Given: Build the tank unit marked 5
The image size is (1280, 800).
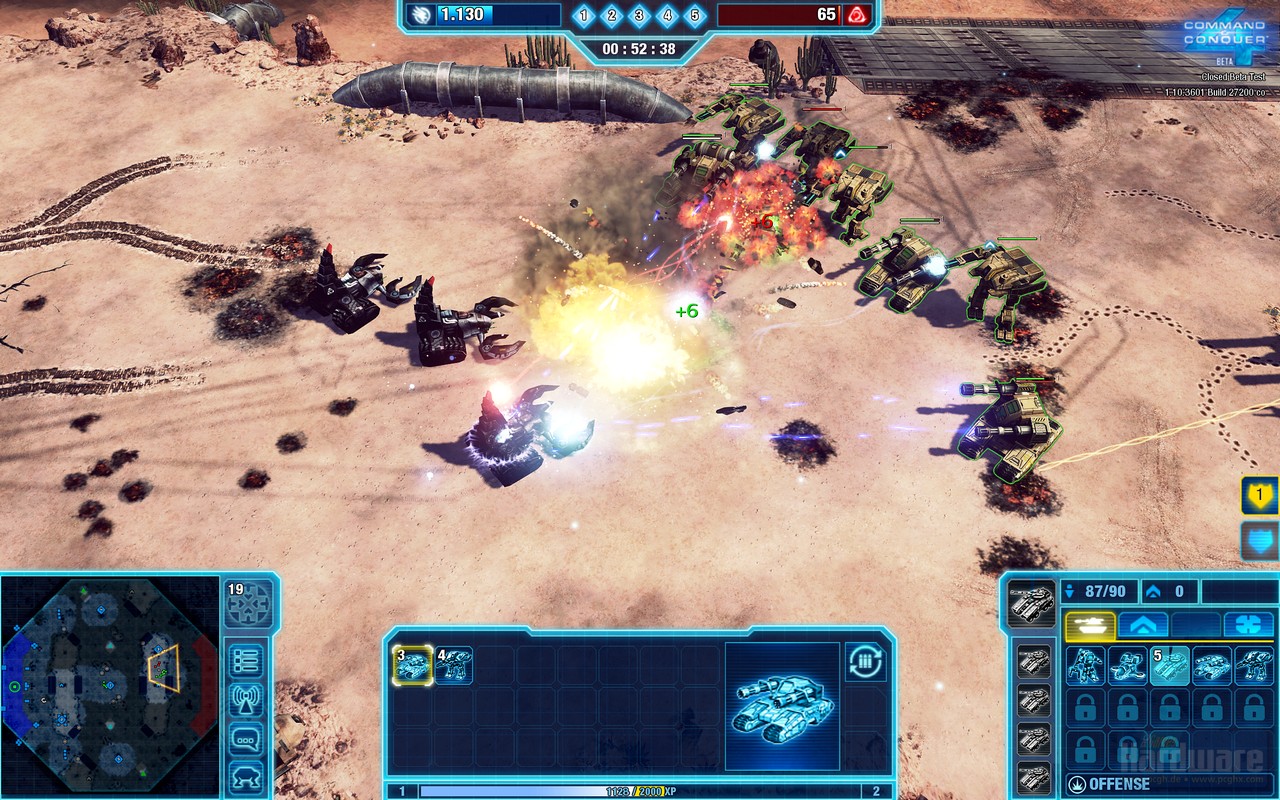Looking at the screenshot, I should click(x=1168, y=665).
